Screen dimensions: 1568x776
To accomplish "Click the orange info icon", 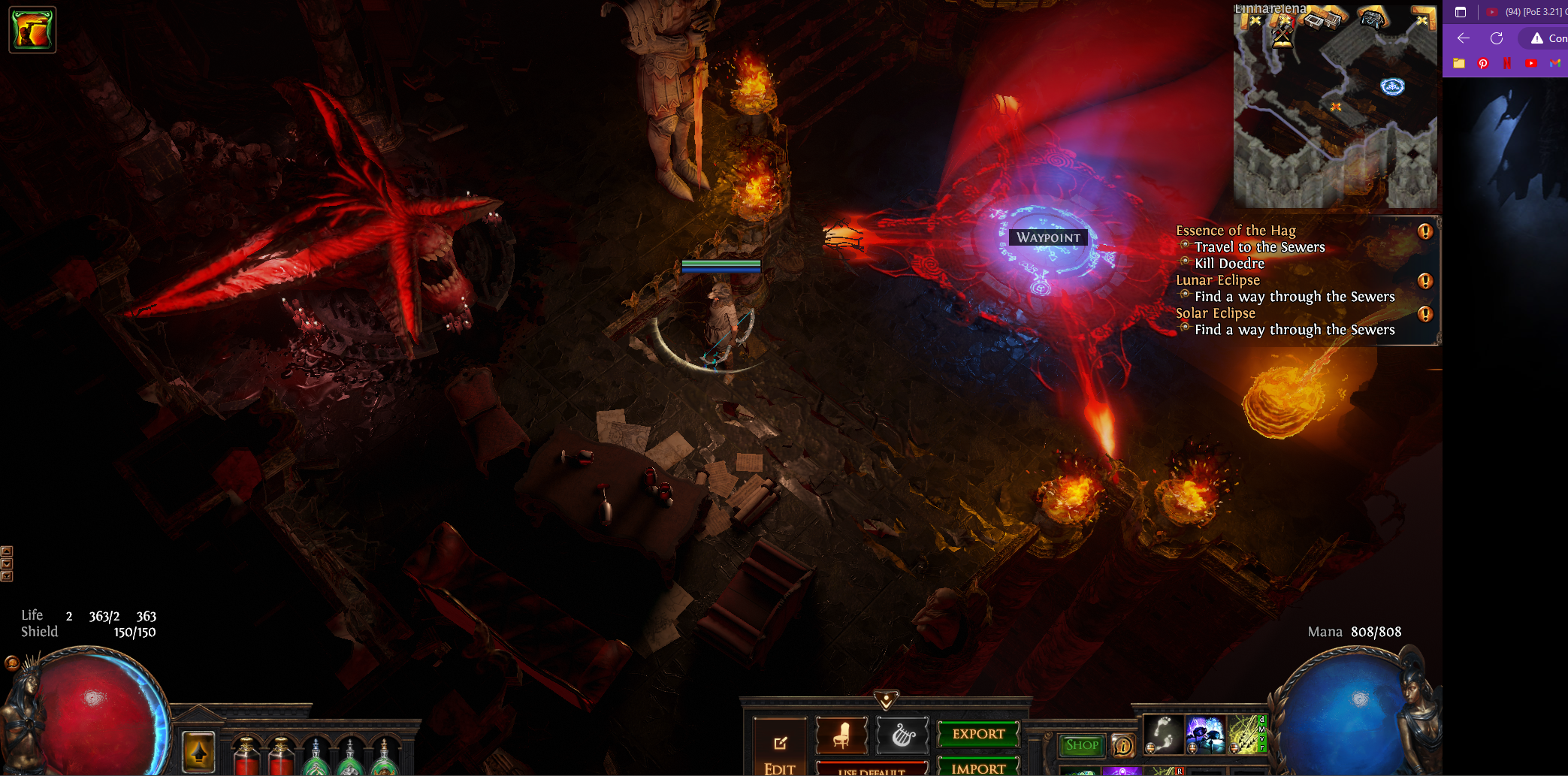I will (x=1123, y=745).
